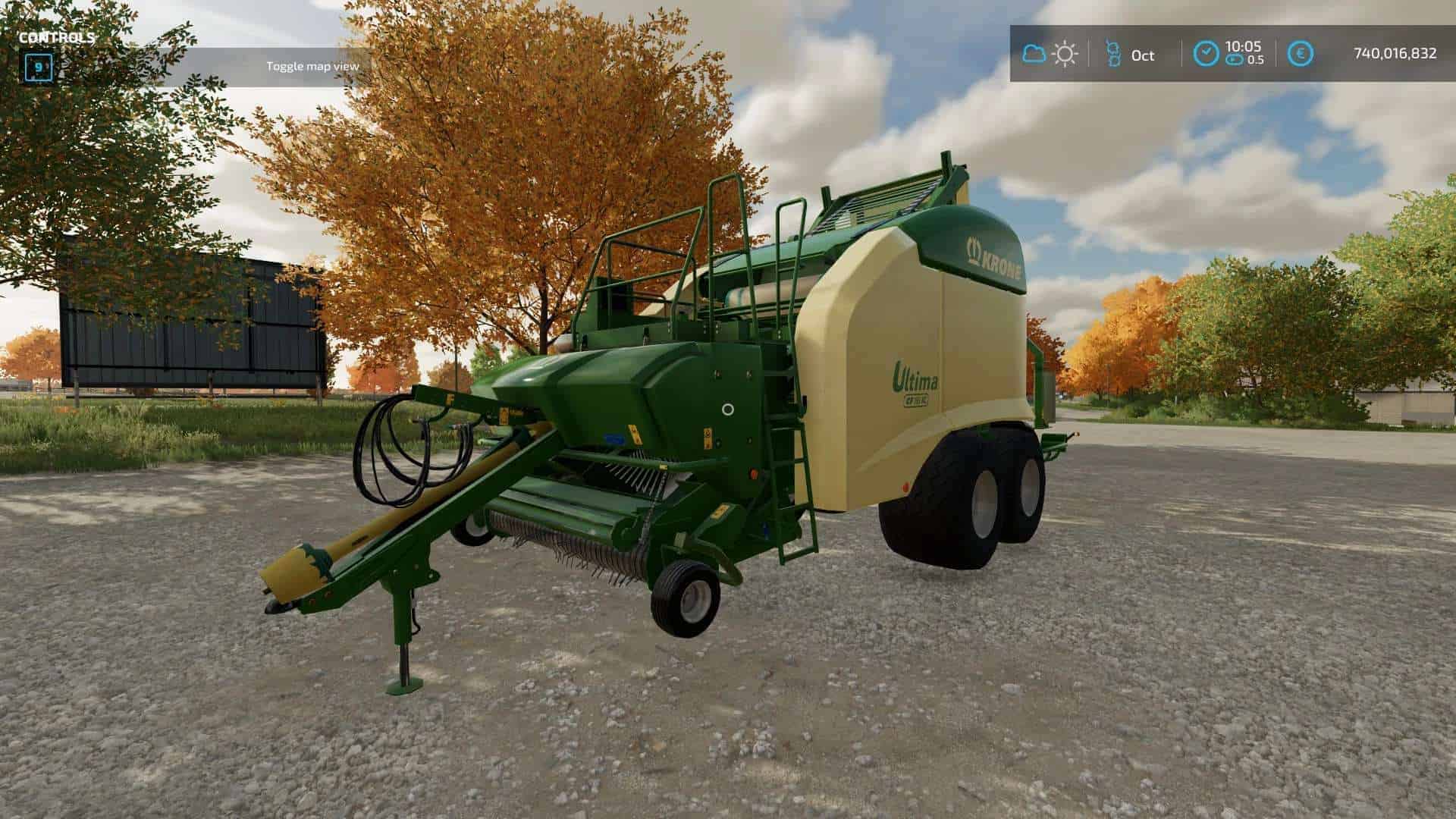This screenshot has height=819, width=1456.
Task: Click the money balance 740,016,832
Action: (x=1395, y=53)
